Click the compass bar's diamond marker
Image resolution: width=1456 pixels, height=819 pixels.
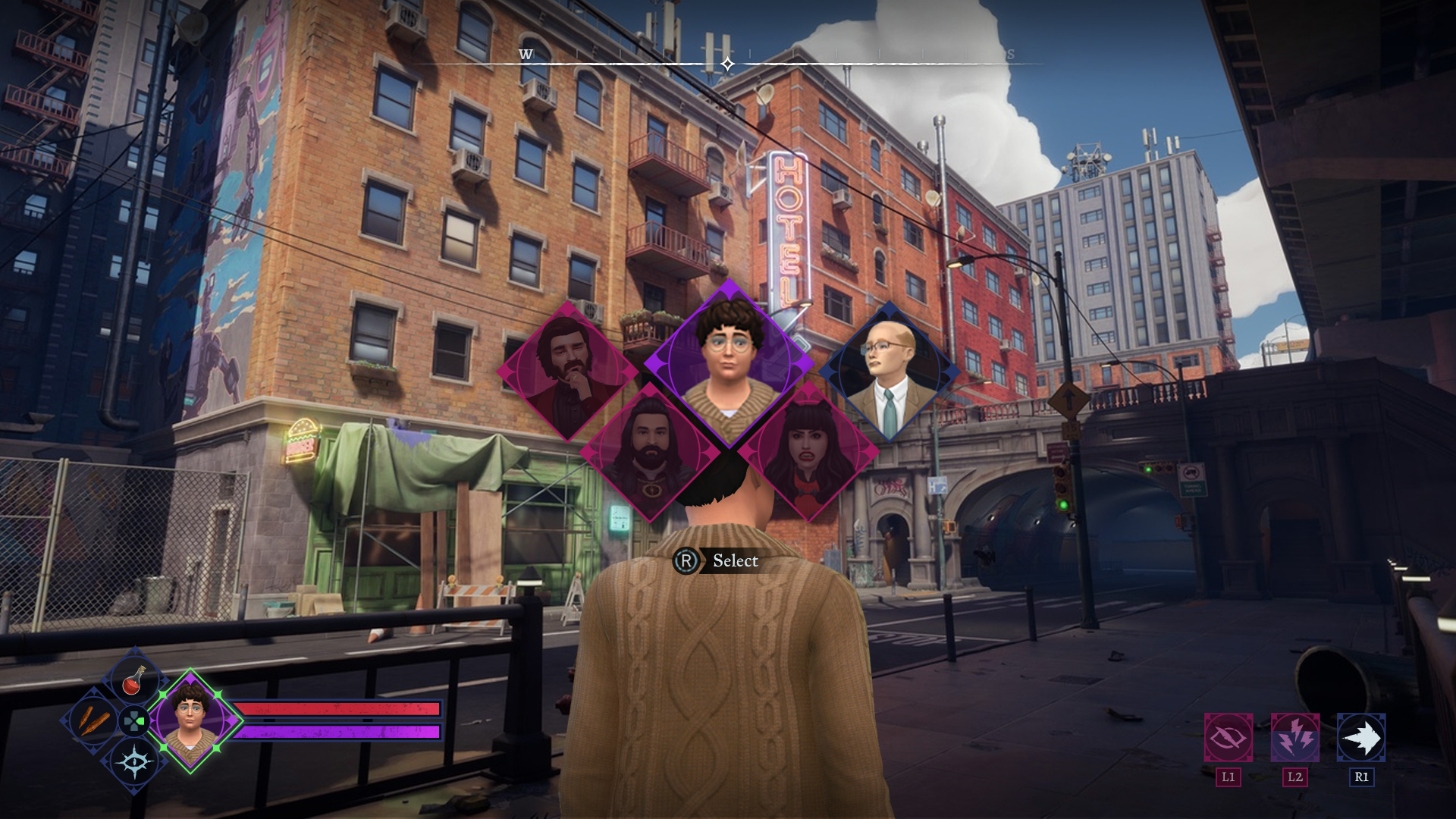coord(727,64)
